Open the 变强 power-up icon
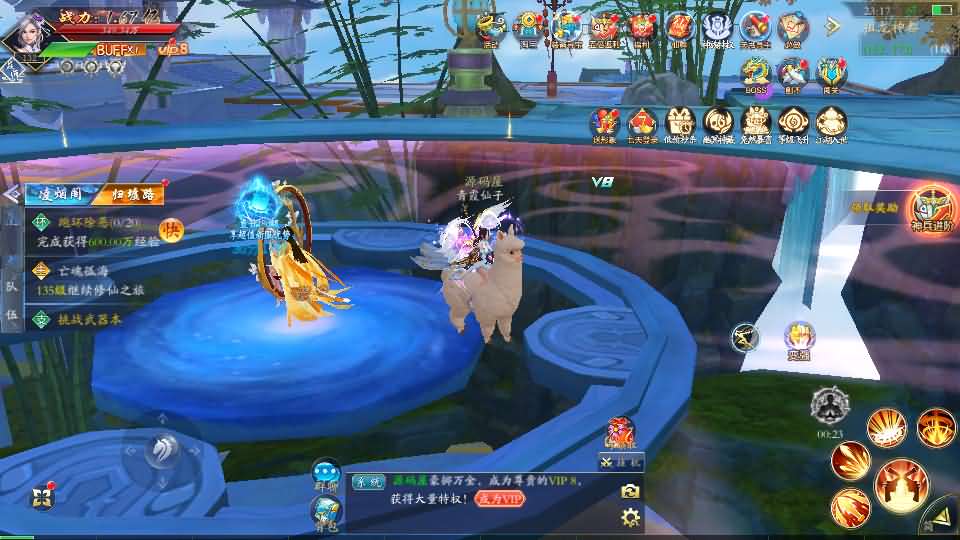This screenshot has width=960, height=540. 798,338
